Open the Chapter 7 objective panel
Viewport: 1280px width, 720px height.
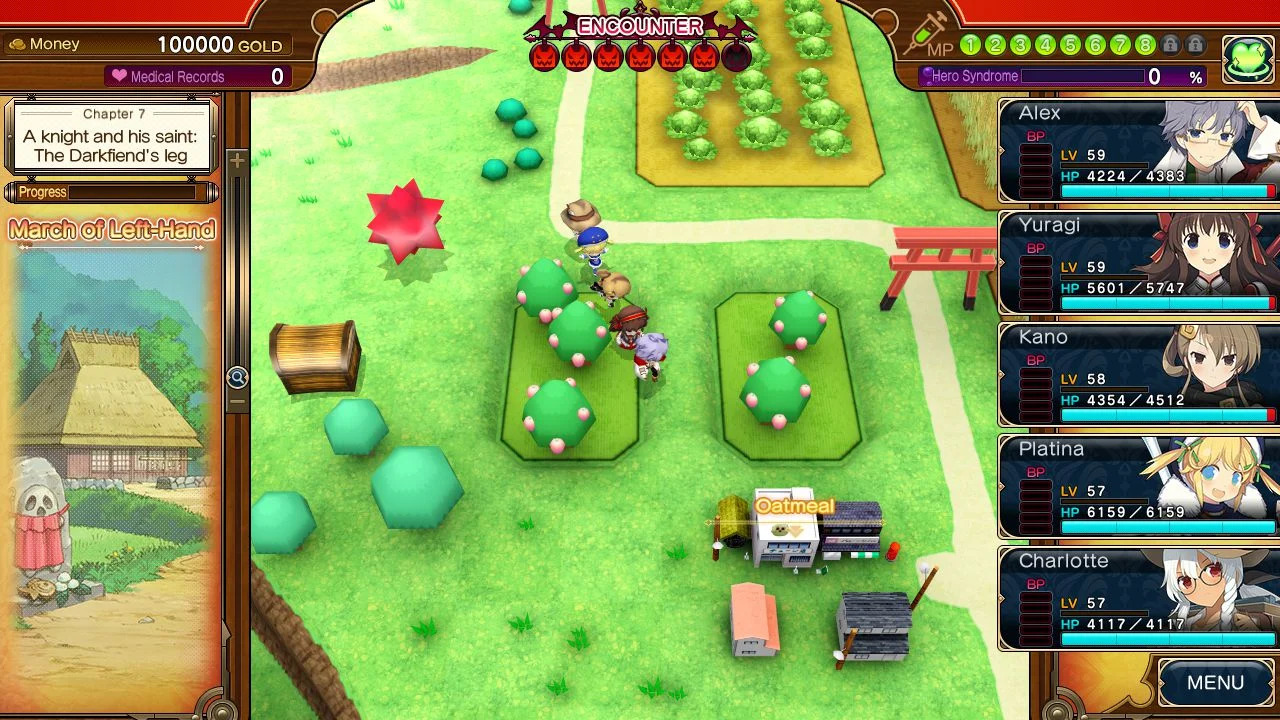tap(112, 136)
